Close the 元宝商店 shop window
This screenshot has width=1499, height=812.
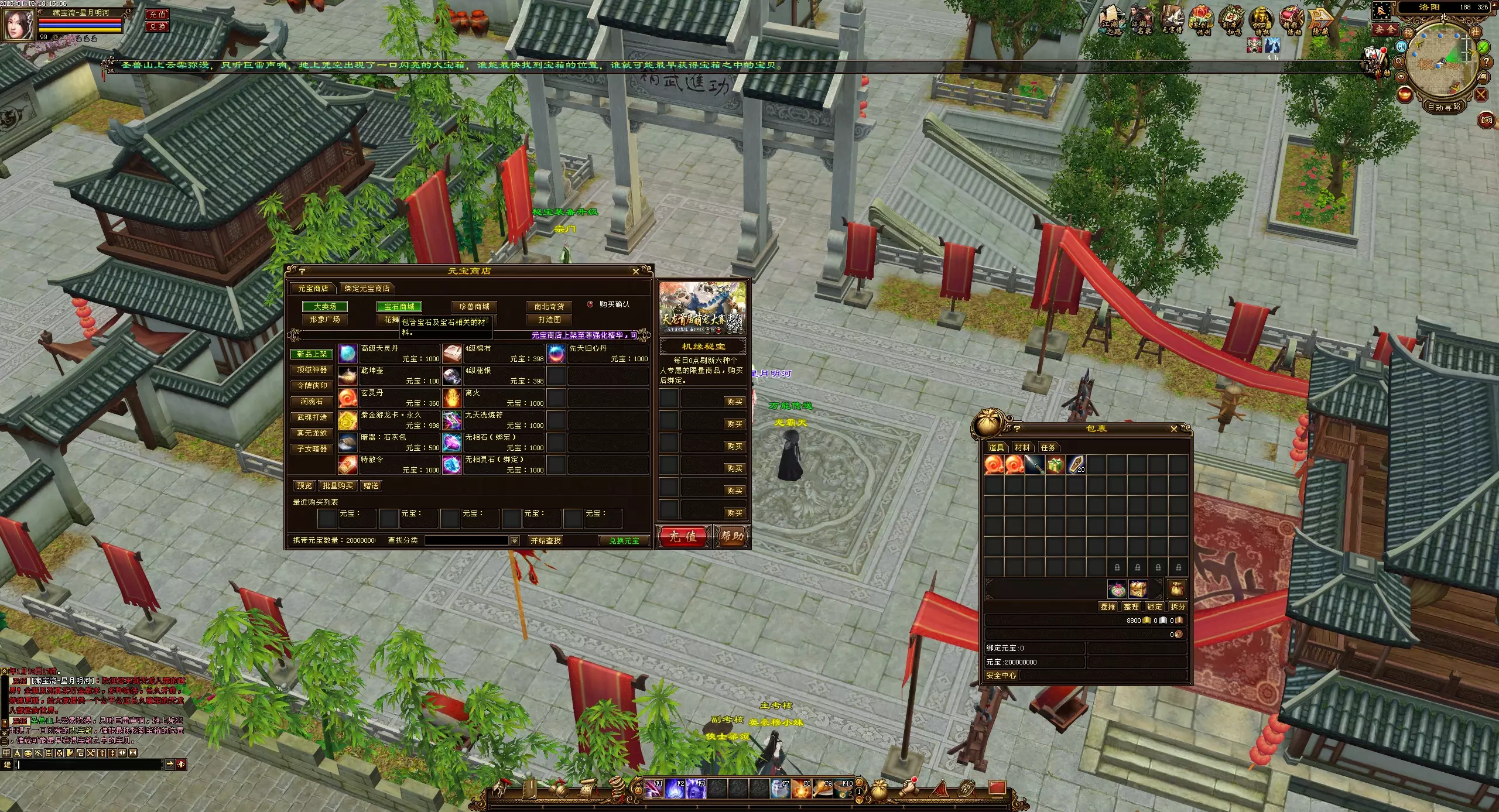636,272
